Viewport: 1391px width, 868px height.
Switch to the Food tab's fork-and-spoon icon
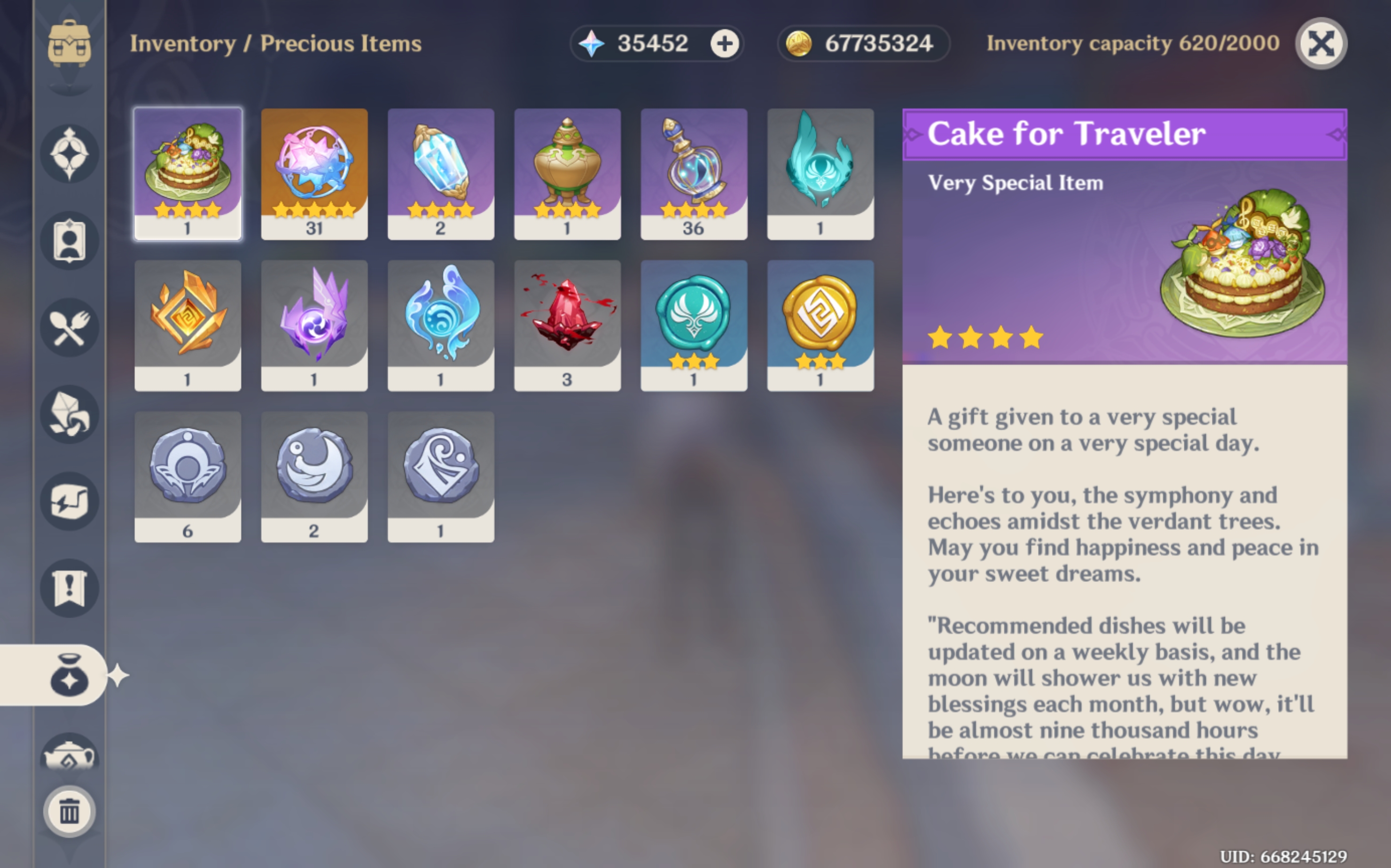(69, 327)
